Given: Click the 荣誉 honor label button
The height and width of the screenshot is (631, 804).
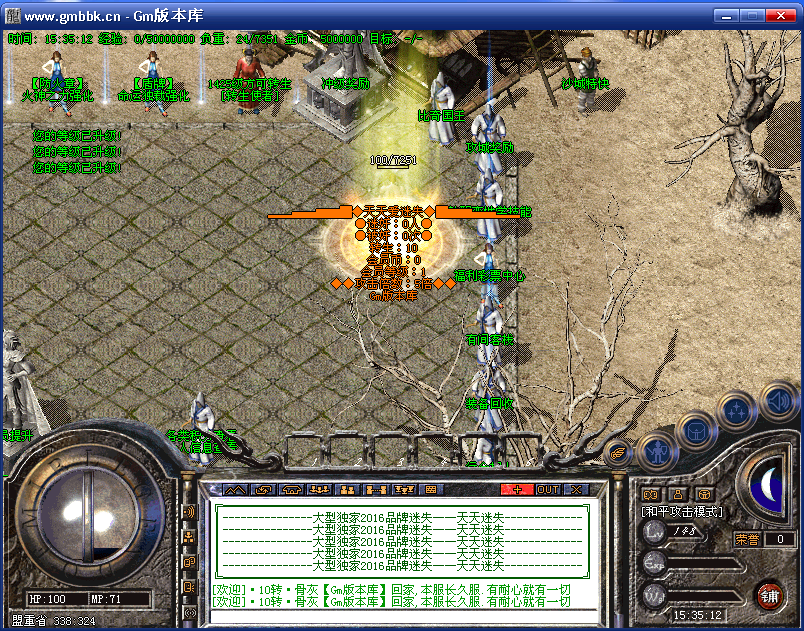Looking at the screenshot, I should point(748,539).
